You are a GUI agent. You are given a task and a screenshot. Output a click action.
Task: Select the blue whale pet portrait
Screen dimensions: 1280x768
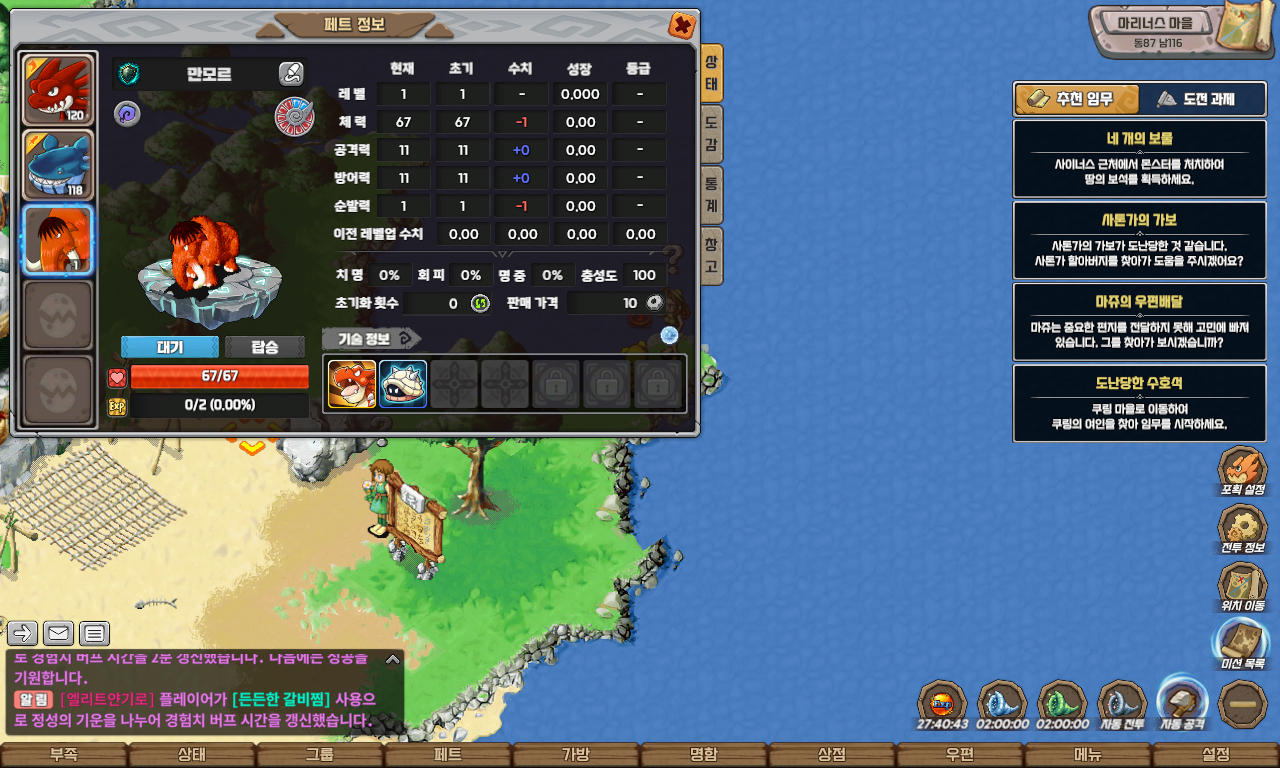click(58, 165)
